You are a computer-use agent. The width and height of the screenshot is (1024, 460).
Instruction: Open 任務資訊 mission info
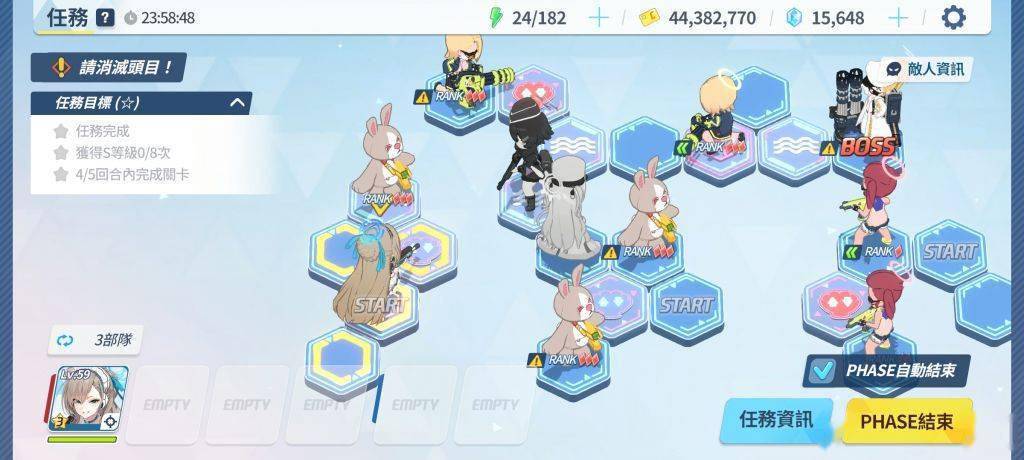pyautogui.click(x=775, y=420)
